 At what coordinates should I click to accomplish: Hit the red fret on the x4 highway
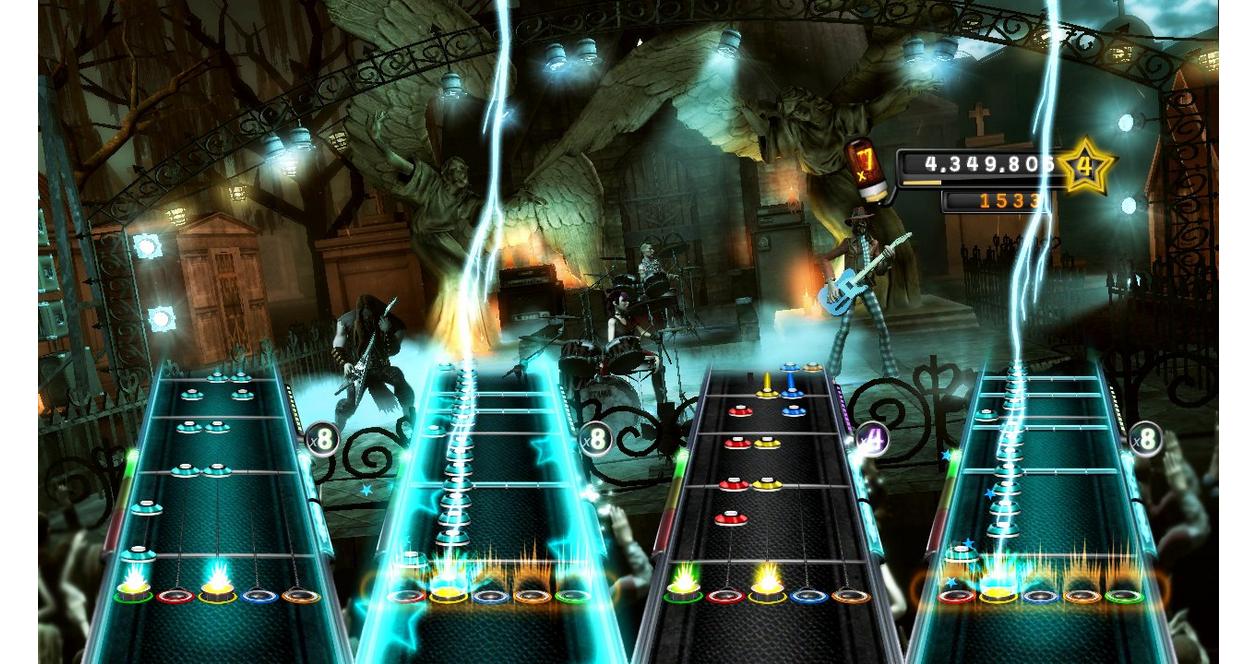724,596
